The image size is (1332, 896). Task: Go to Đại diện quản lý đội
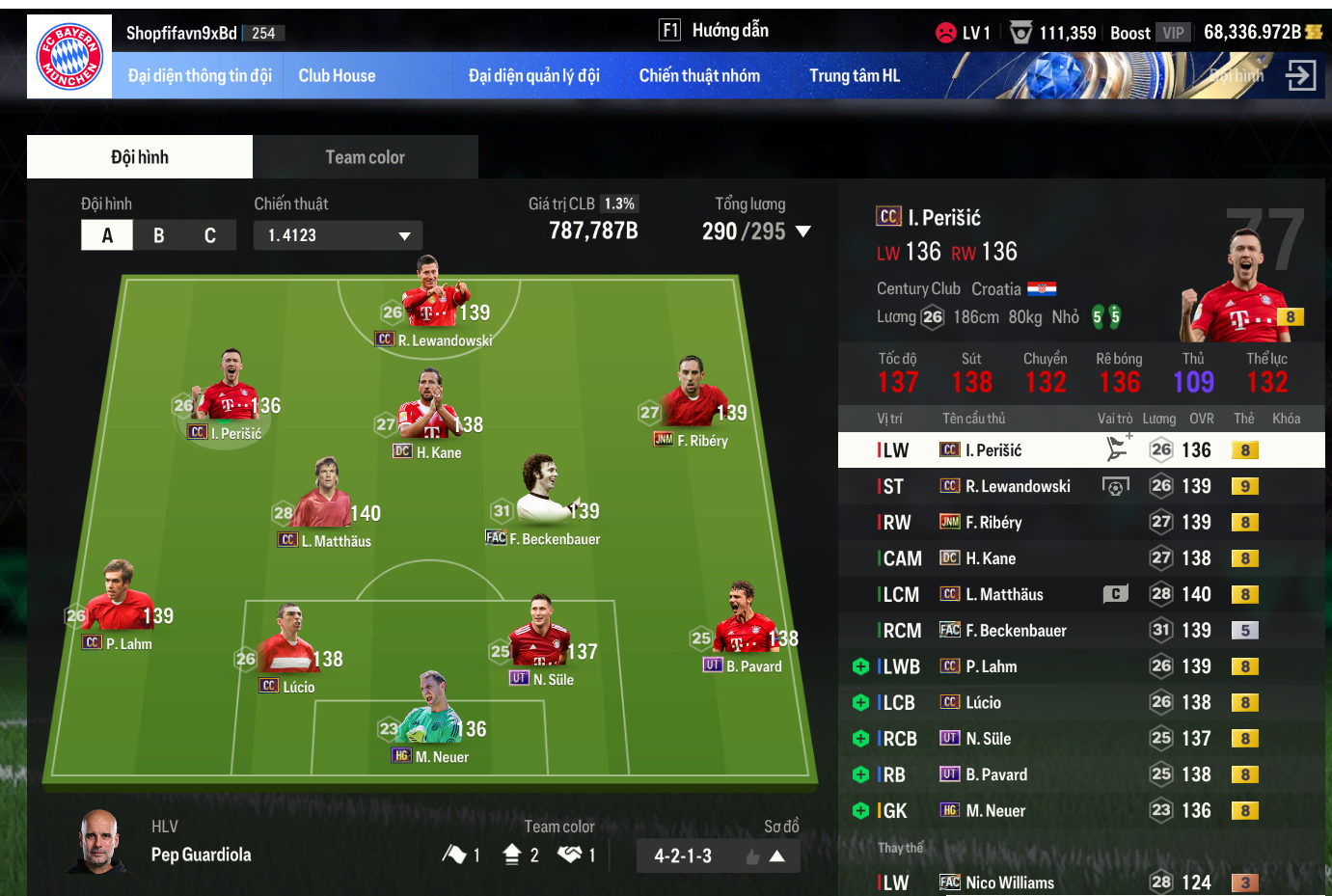[x=533, y=76]
